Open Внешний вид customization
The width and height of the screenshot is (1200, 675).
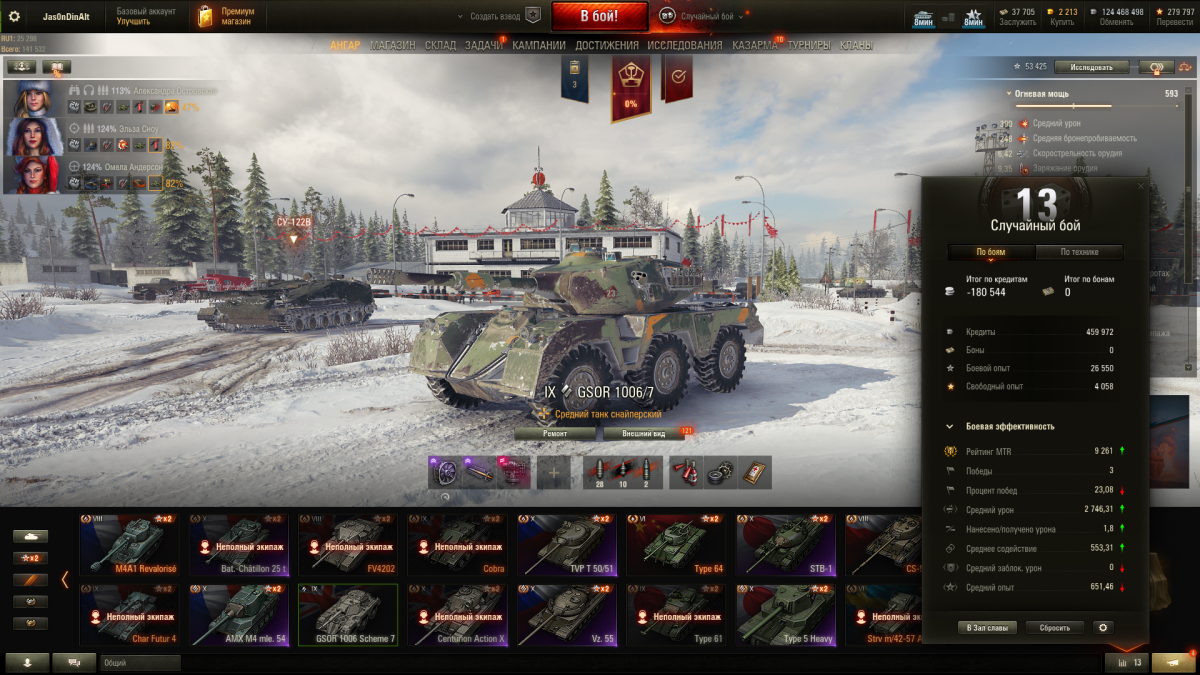tap(644, 433)
